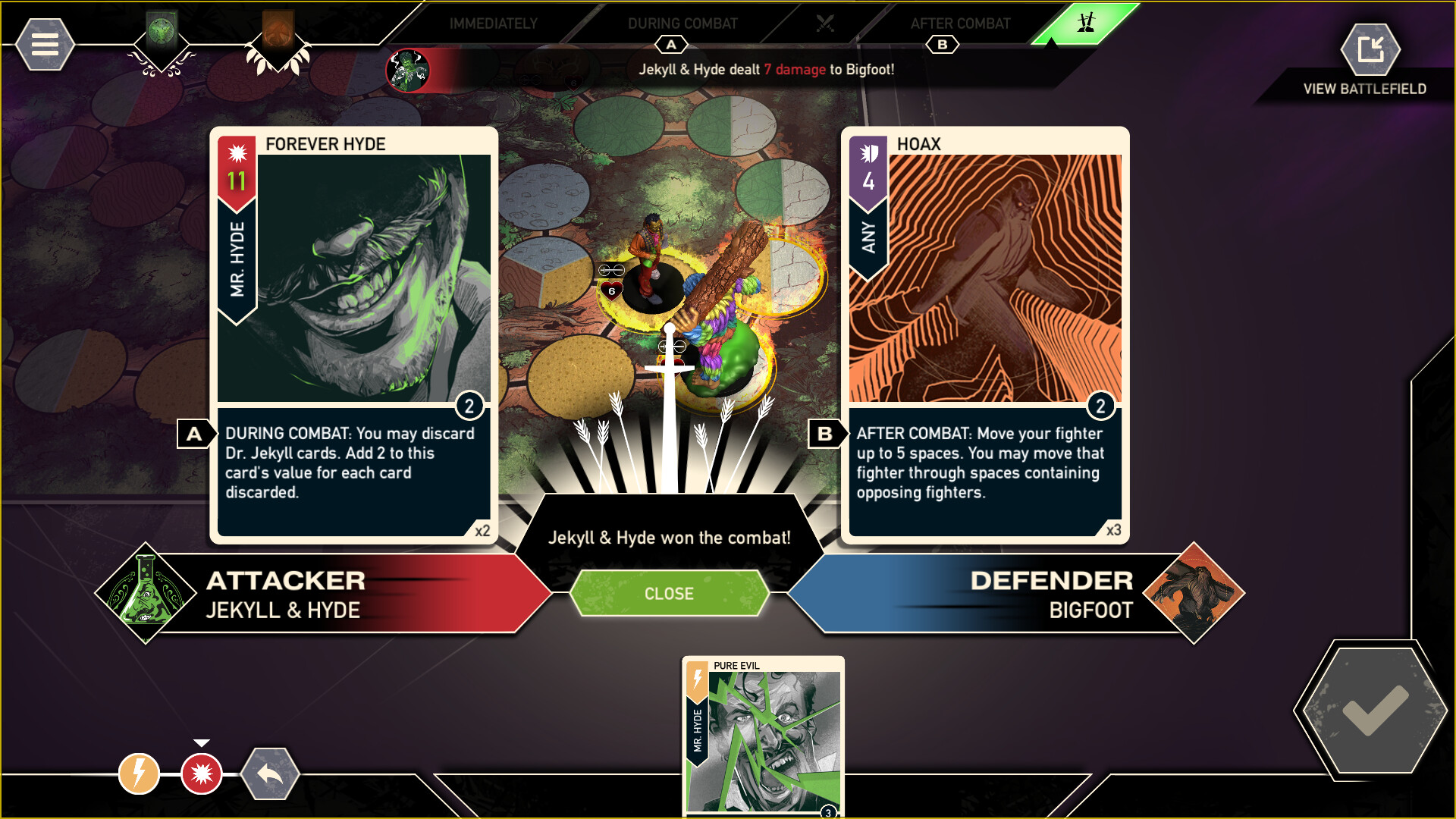
Task: Click the lightning bolt combat step icon
Action: [x=137, y=774]
